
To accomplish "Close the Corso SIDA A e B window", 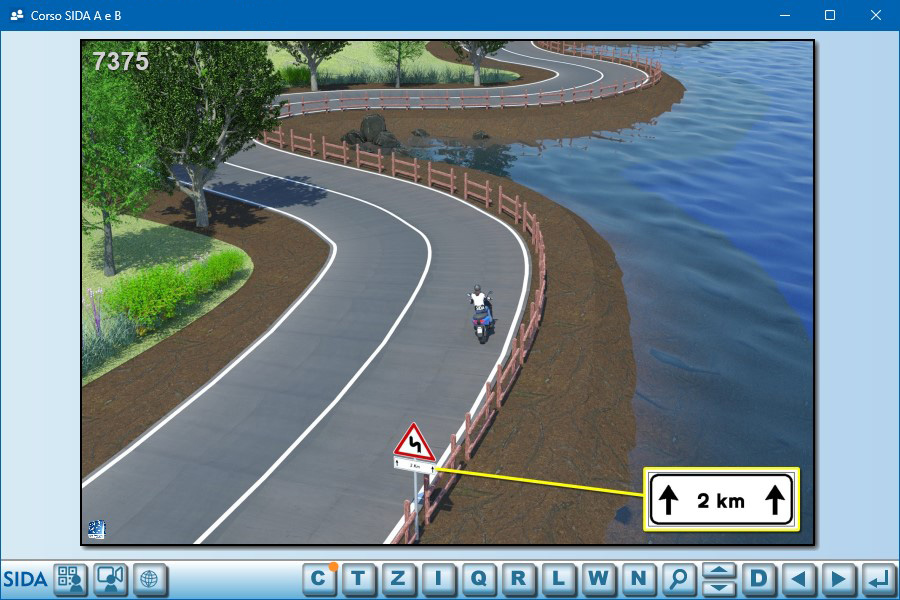I will (876, 15).
